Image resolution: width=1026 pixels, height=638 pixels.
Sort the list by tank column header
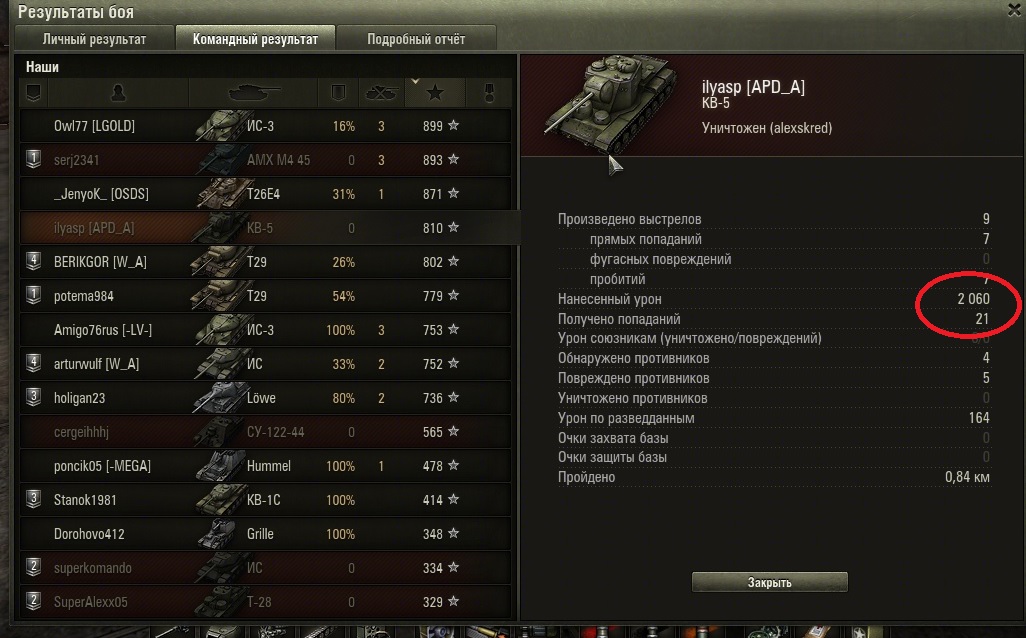coord(256,93)
